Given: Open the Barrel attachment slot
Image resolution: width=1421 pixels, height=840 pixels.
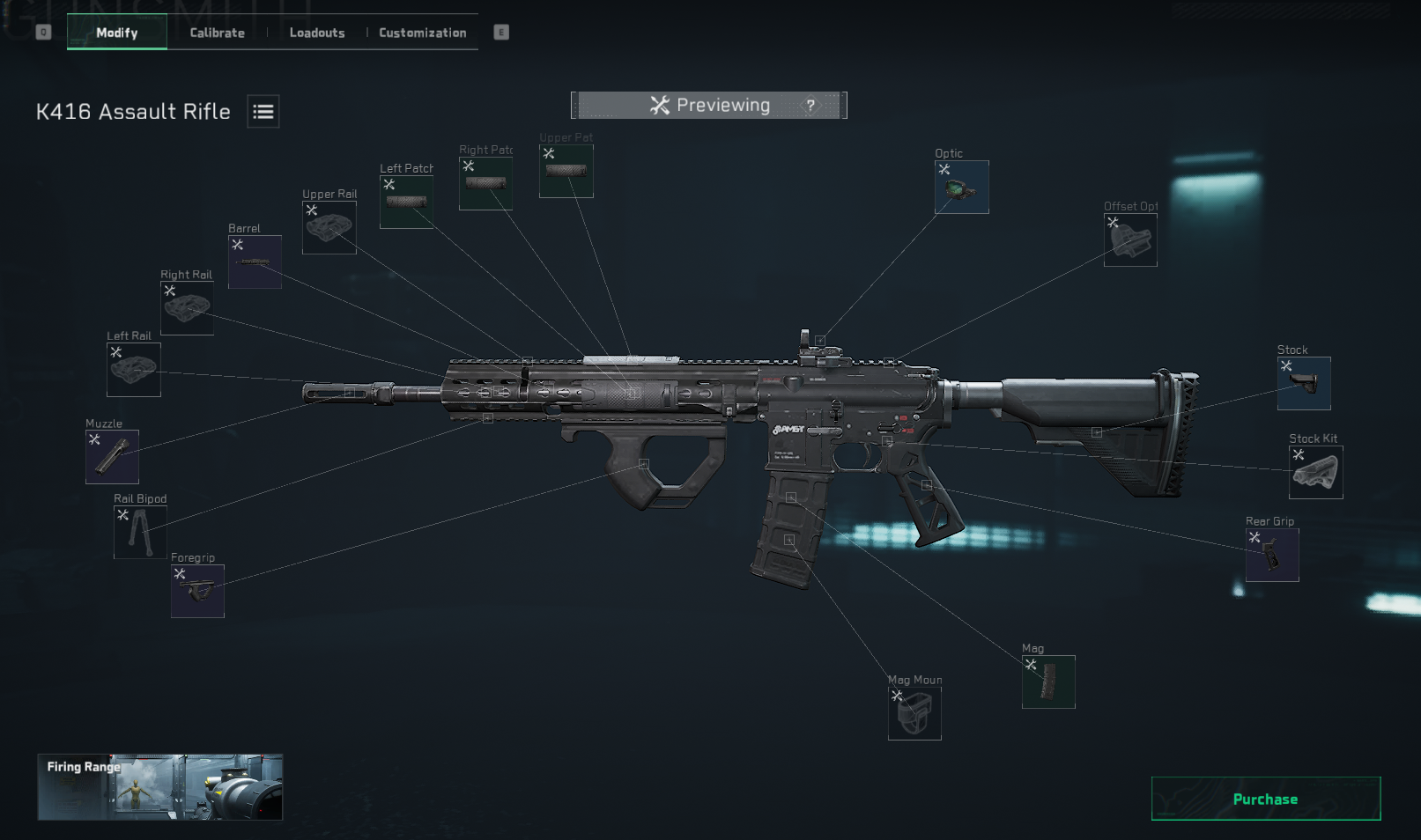Looking at the screenshot, I should tap(255, 262).
